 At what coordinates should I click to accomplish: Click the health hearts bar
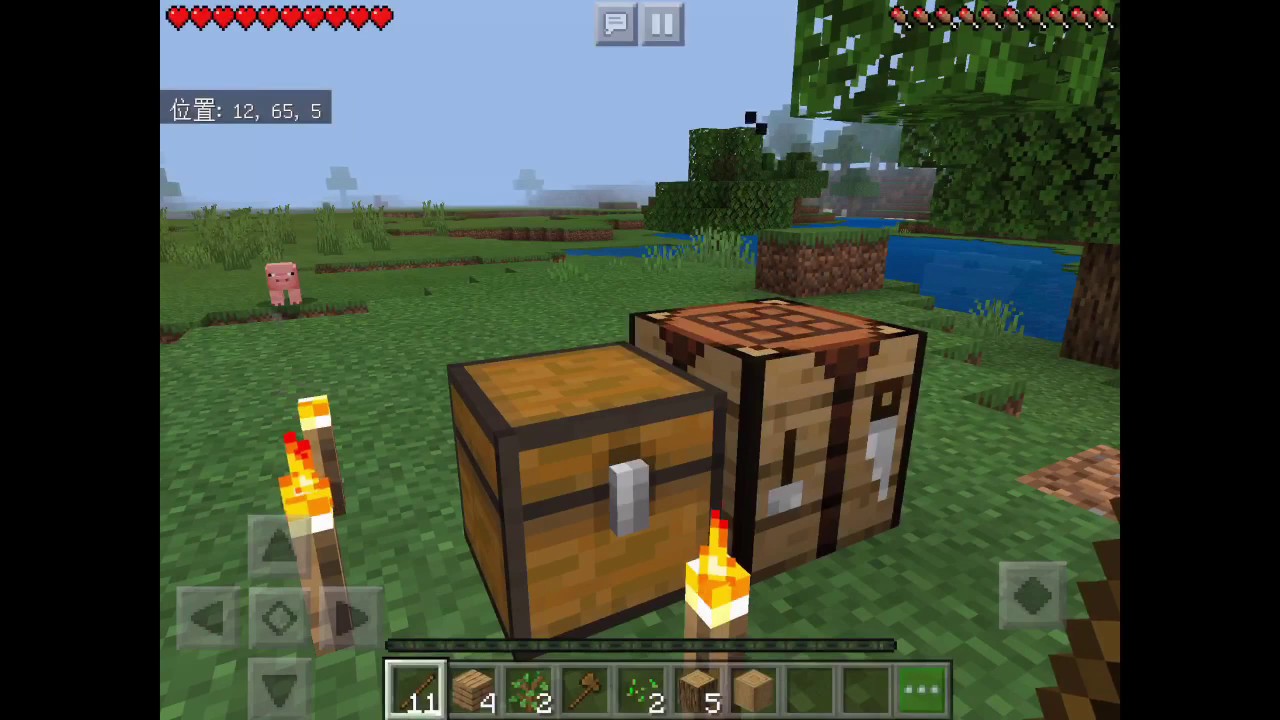(278, 17)
